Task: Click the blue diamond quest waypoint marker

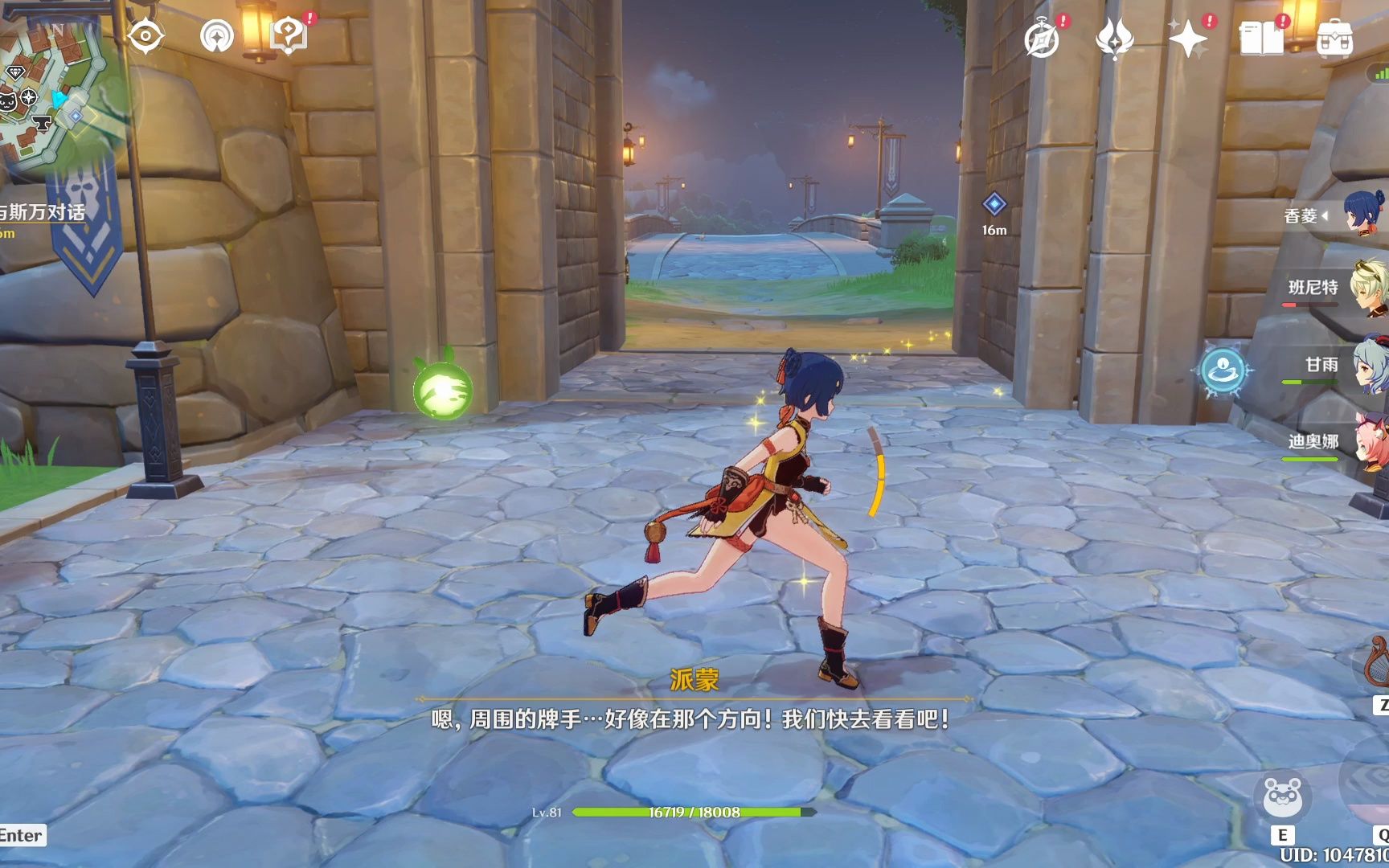Action: pos(994,204)
